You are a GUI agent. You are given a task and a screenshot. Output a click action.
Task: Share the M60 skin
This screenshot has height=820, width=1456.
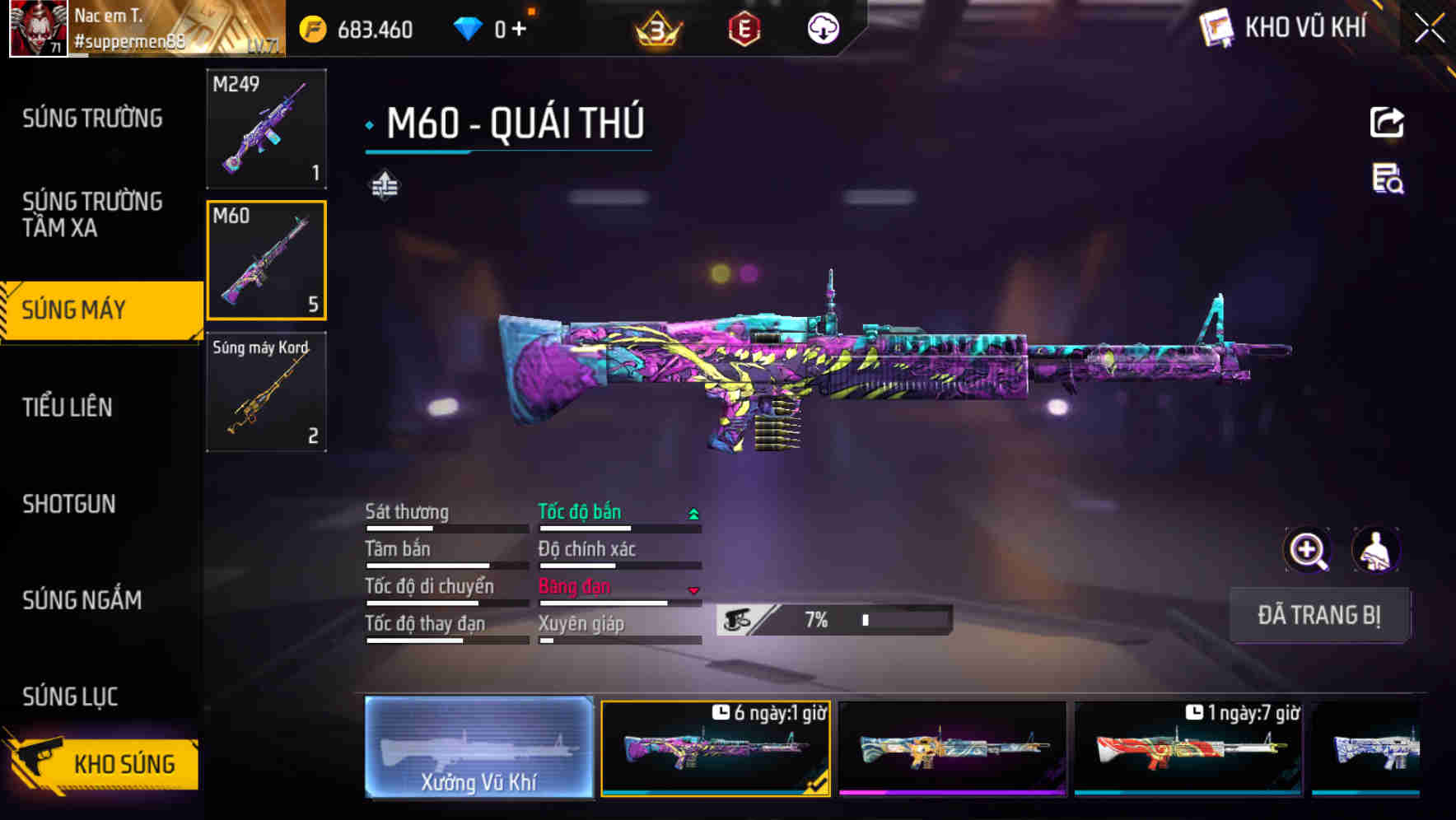click(1387, 123)
